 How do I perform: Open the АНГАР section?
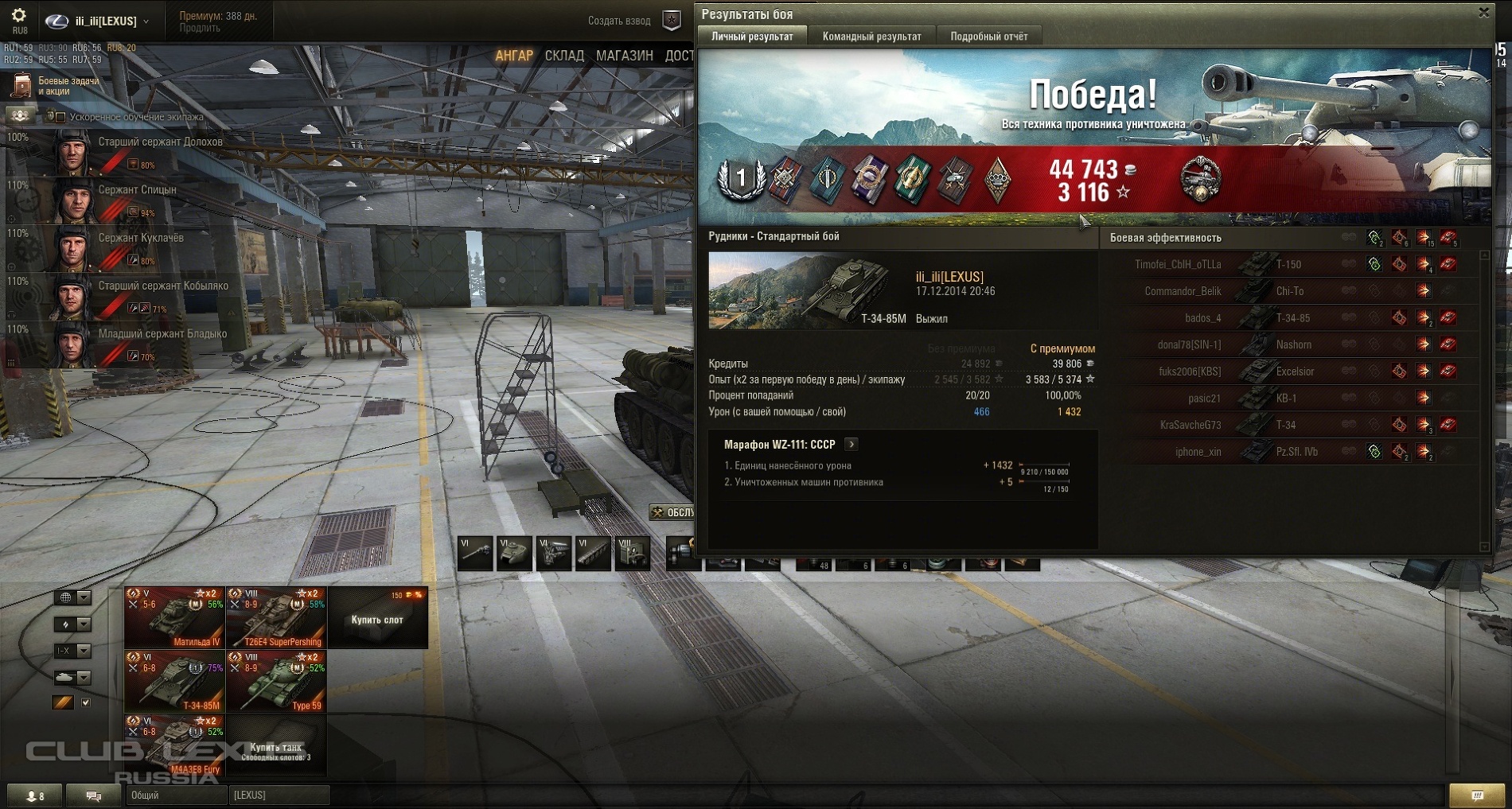[513, 56]
